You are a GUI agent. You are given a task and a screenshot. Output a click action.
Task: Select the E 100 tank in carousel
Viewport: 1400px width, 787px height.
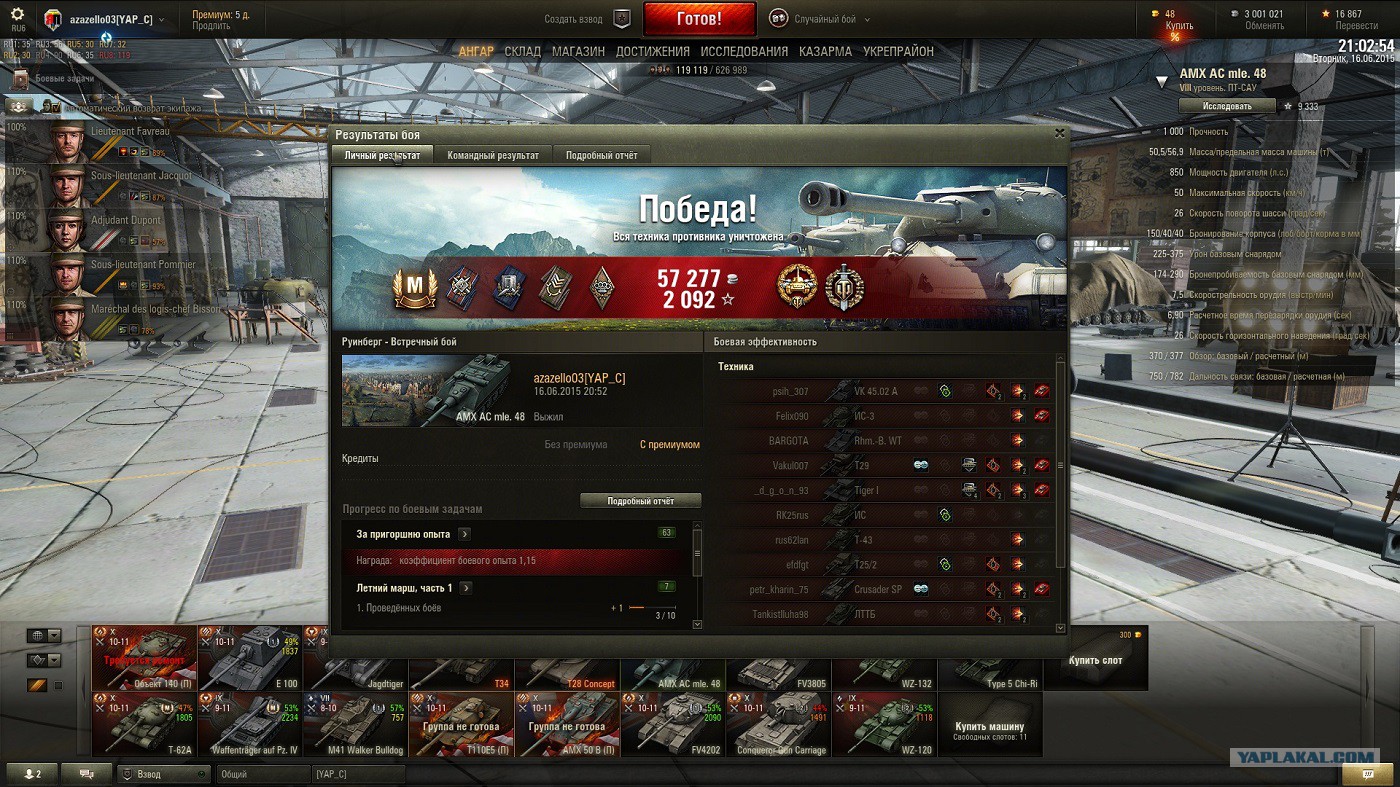tap(250, 658)
